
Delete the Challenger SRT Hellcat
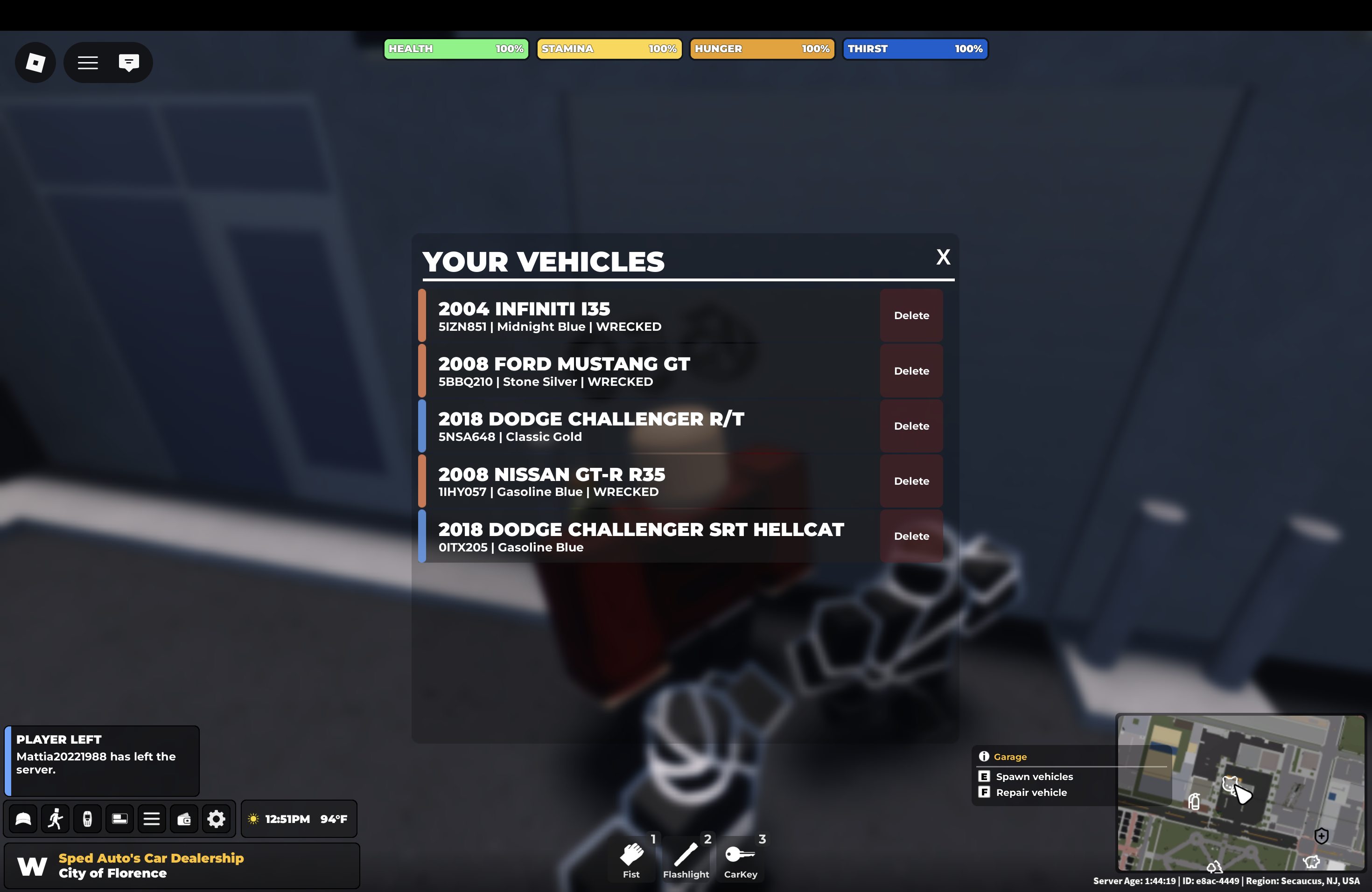point(911,536)
